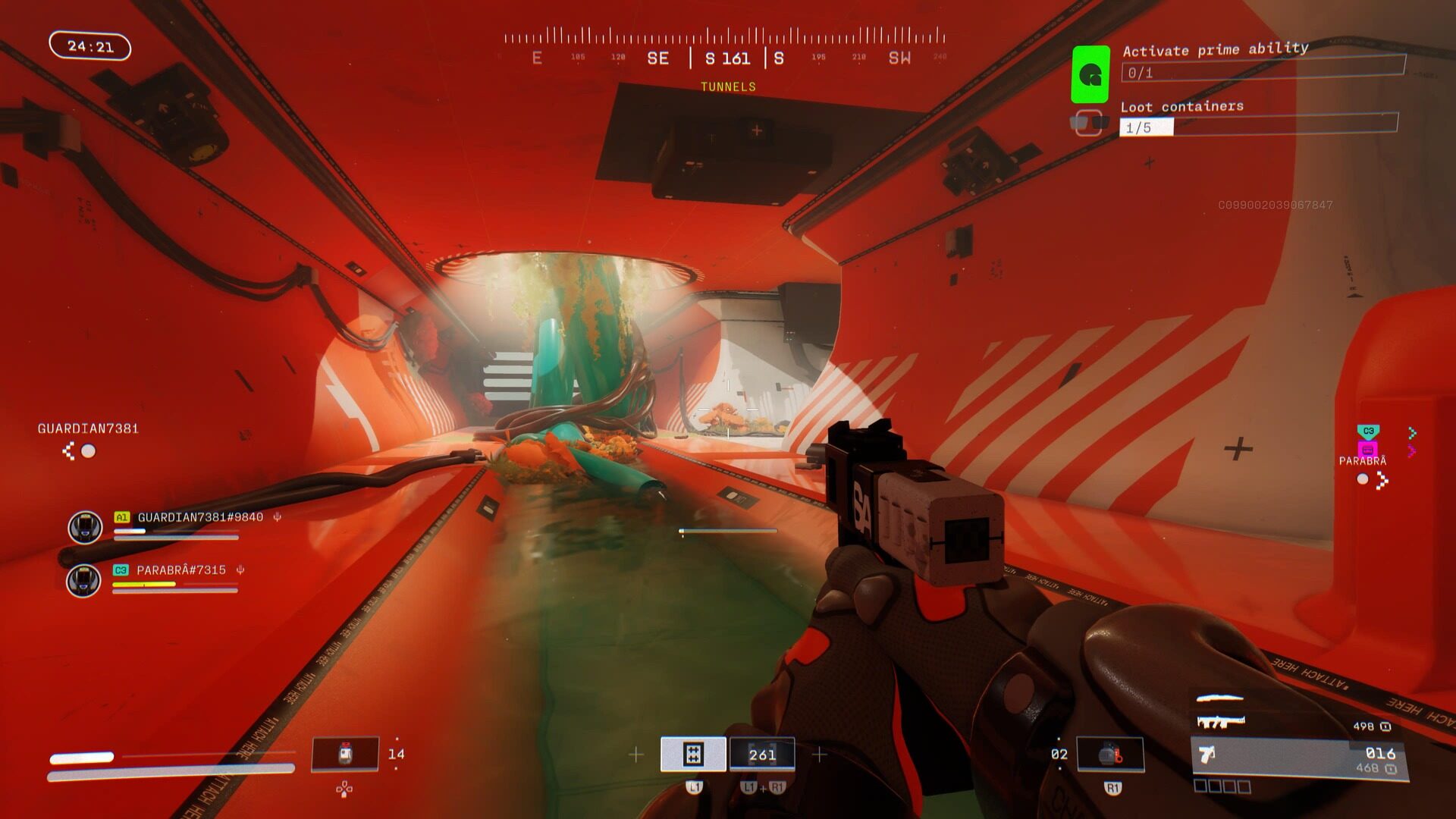
Task: Activate the highlighted white ability icon
Action: pyautogui.click(x=693, y=754)
